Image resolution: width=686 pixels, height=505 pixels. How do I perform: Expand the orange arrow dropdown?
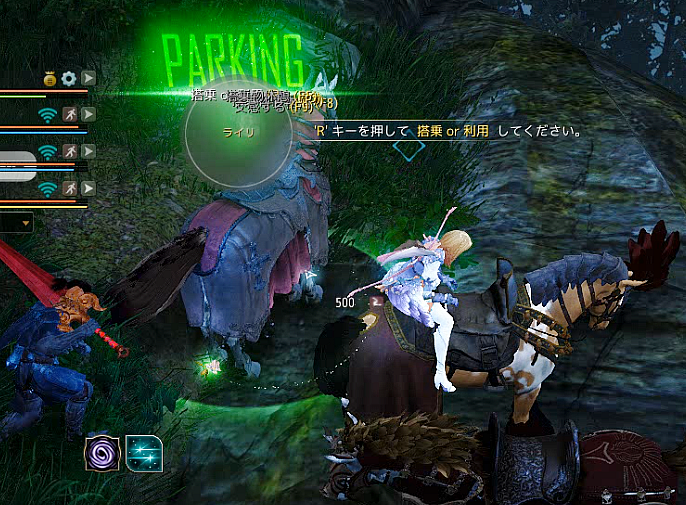pyautogui.click(x=24, y=222)
